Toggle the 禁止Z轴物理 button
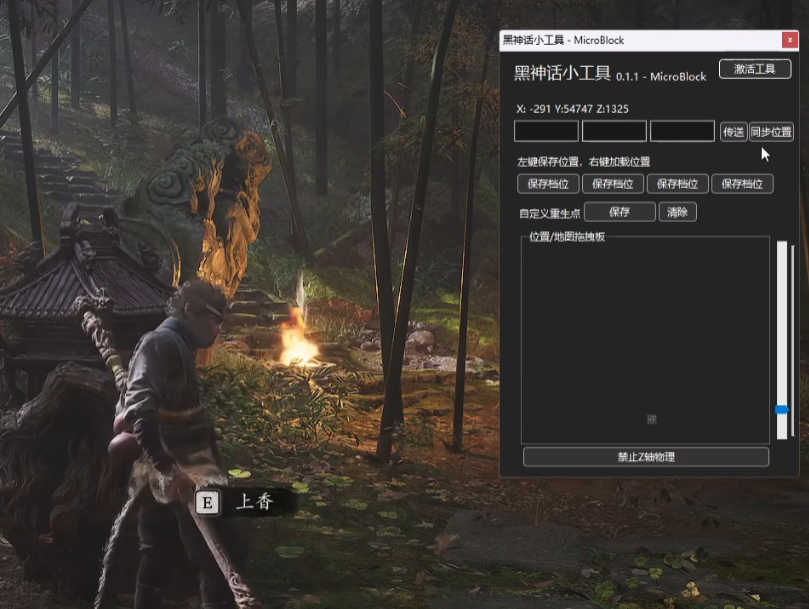 point(646,457)
